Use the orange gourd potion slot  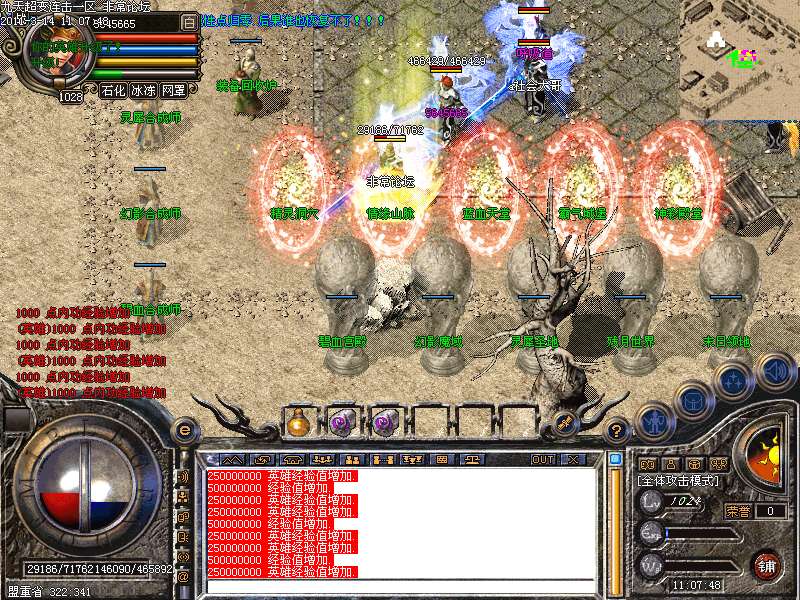(x=297, y=422)
